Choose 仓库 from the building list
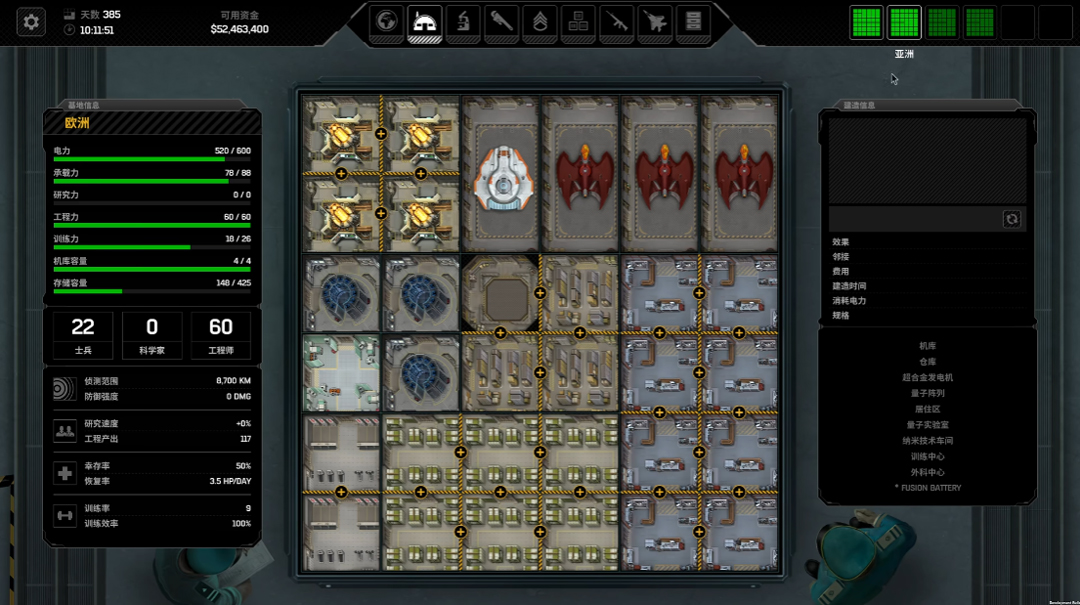 [x=927, y=362]
